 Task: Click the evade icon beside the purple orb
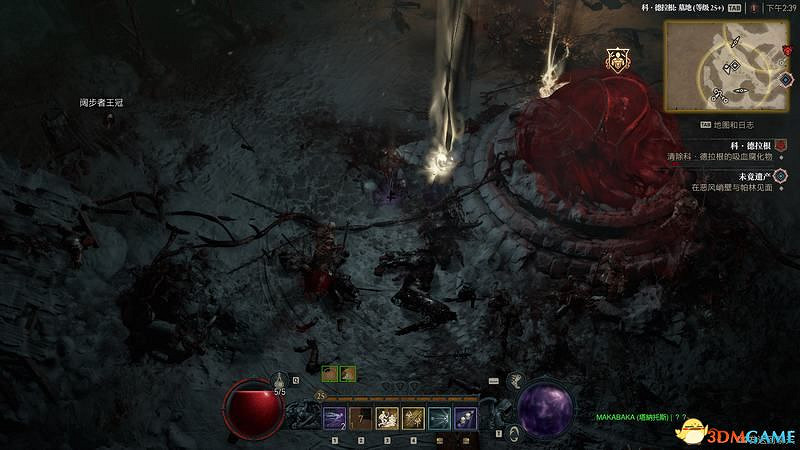click(513, 431)
